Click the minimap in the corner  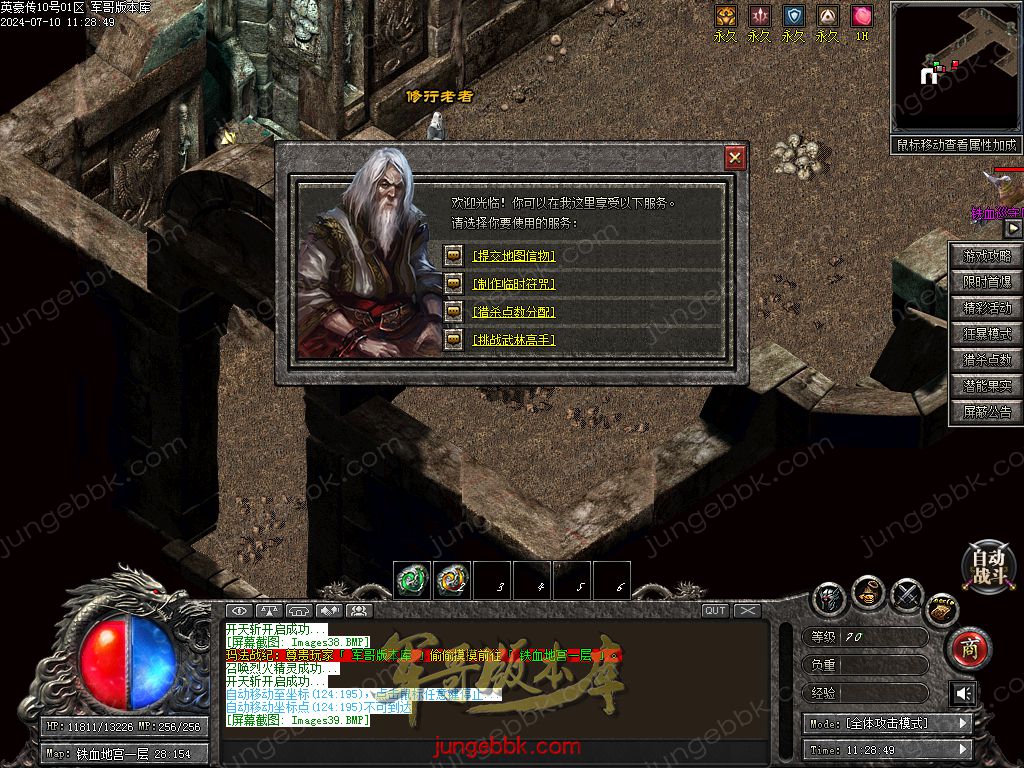[955, 66]
